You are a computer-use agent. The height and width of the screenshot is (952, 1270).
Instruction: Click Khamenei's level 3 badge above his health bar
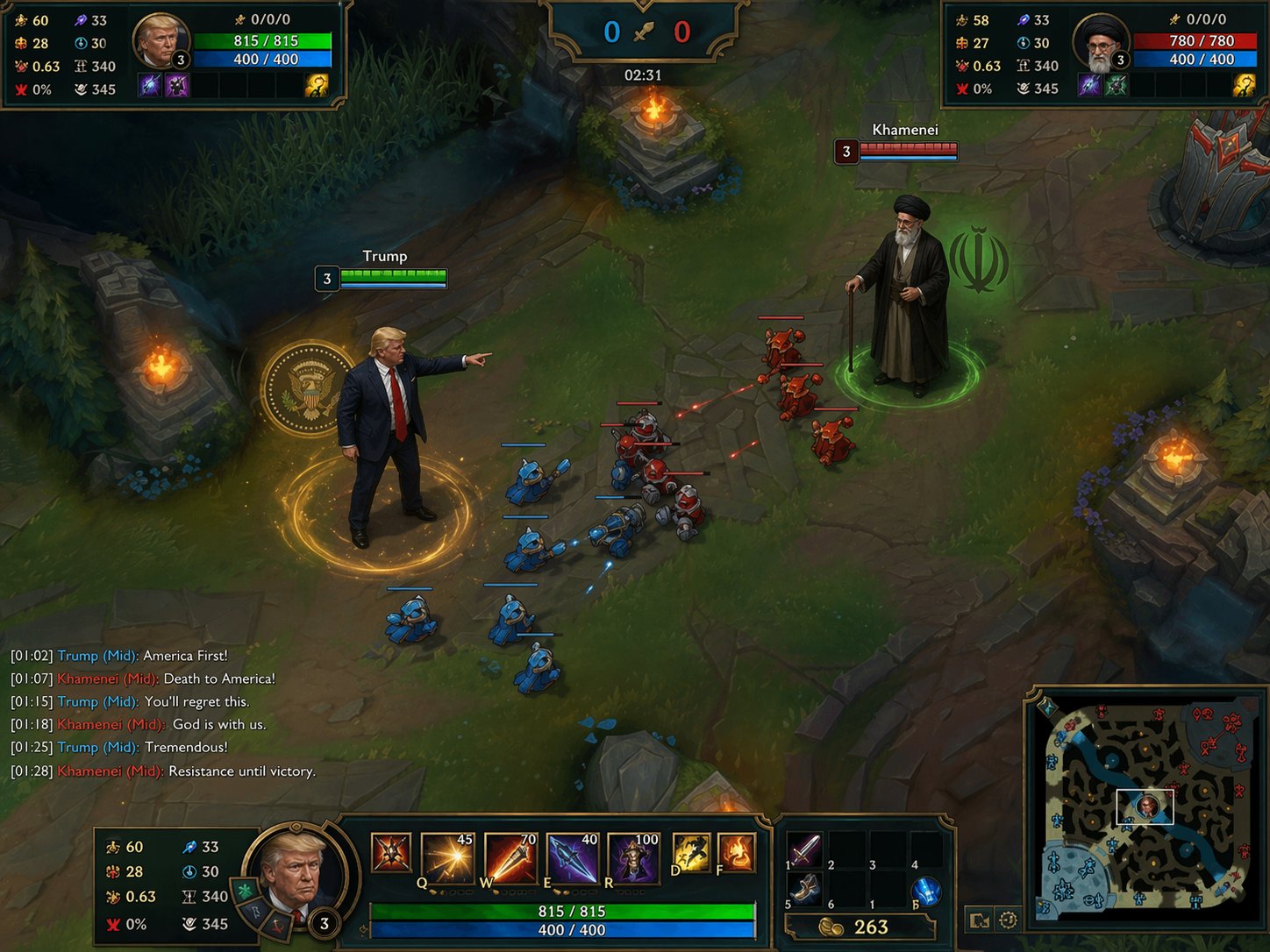coord(845,152)
